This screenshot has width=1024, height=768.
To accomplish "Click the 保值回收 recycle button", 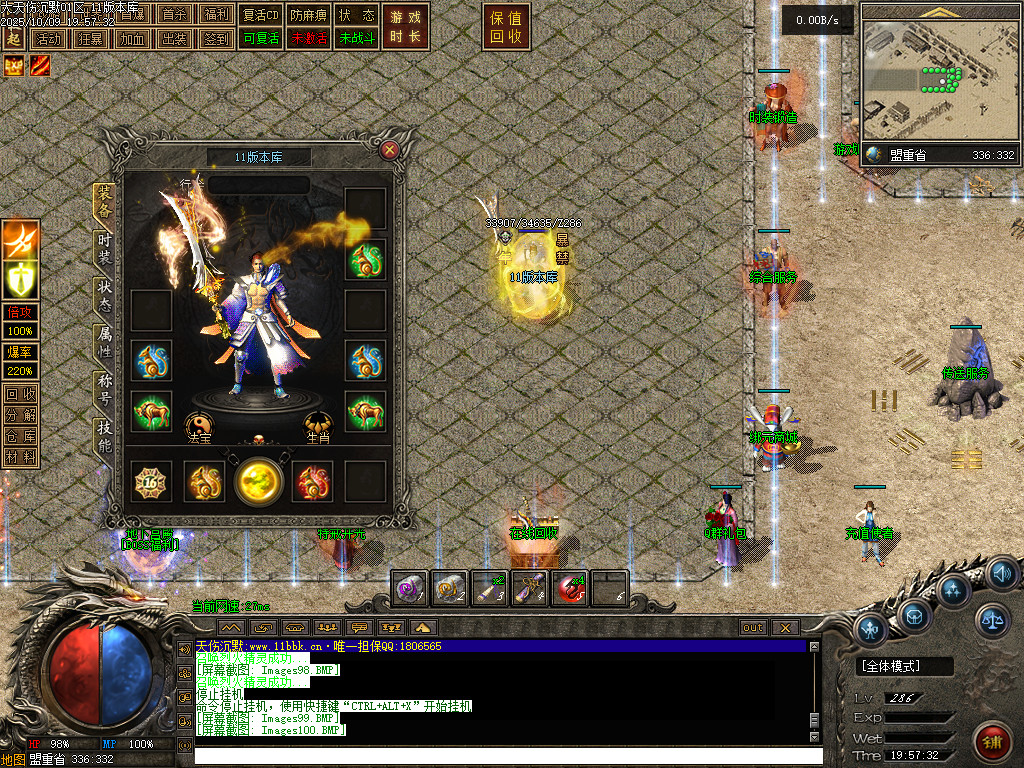I will pos(507,27).
